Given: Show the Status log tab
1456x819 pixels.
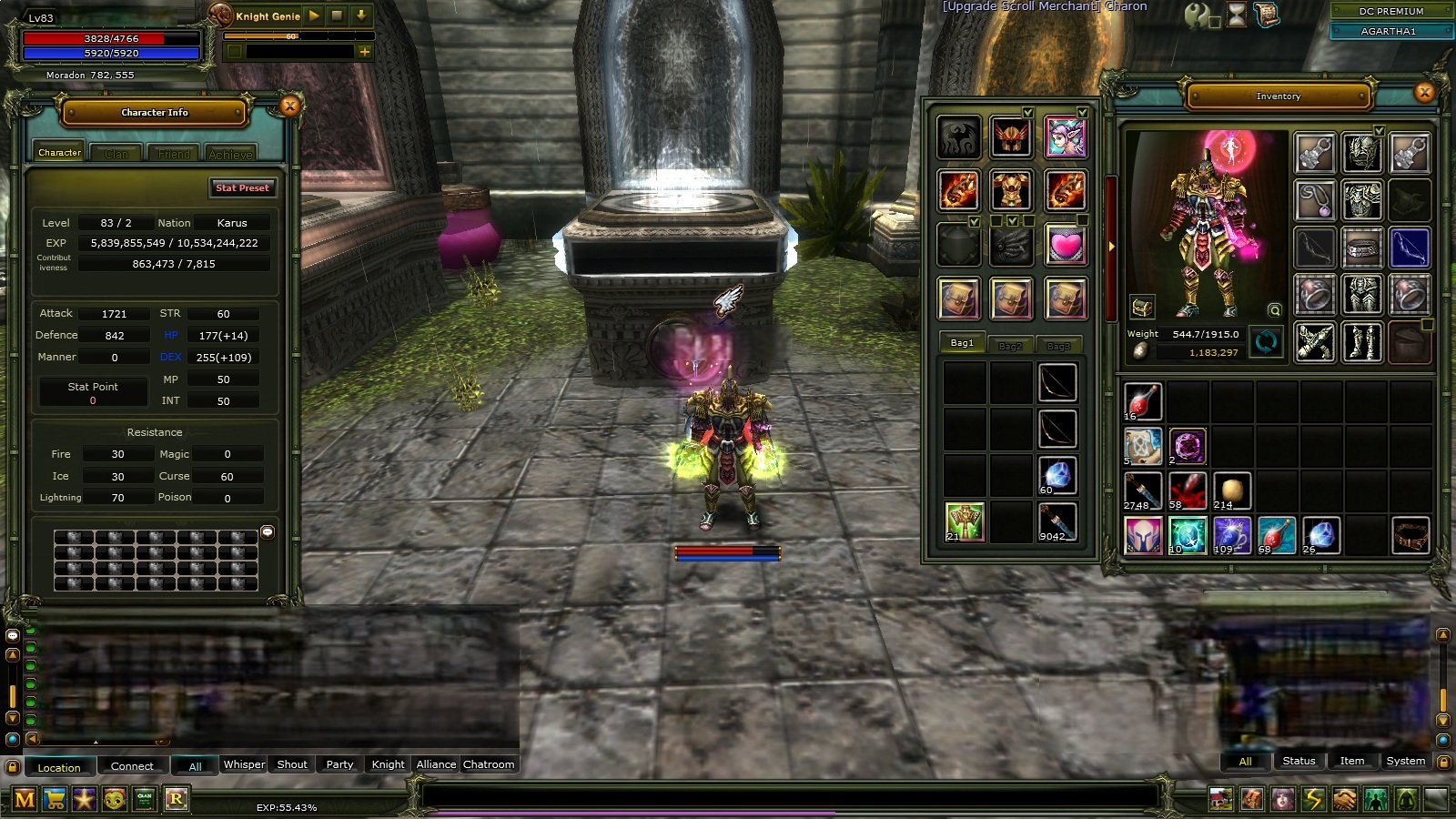Looking at the screenshot, I should coord(1299,761).
